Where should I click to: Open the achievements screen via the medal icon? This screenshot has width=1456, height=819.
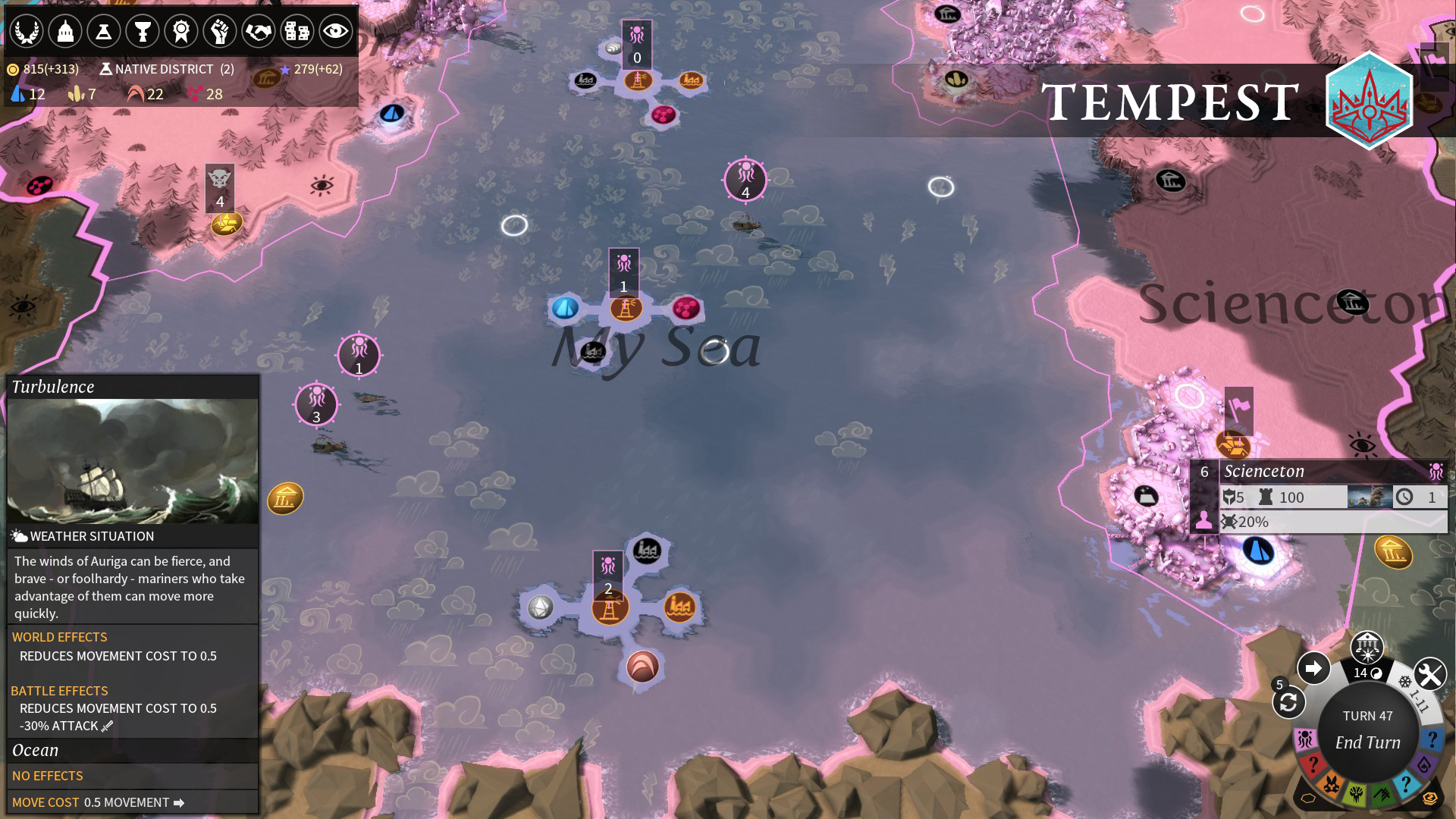(x=181, y=31)
